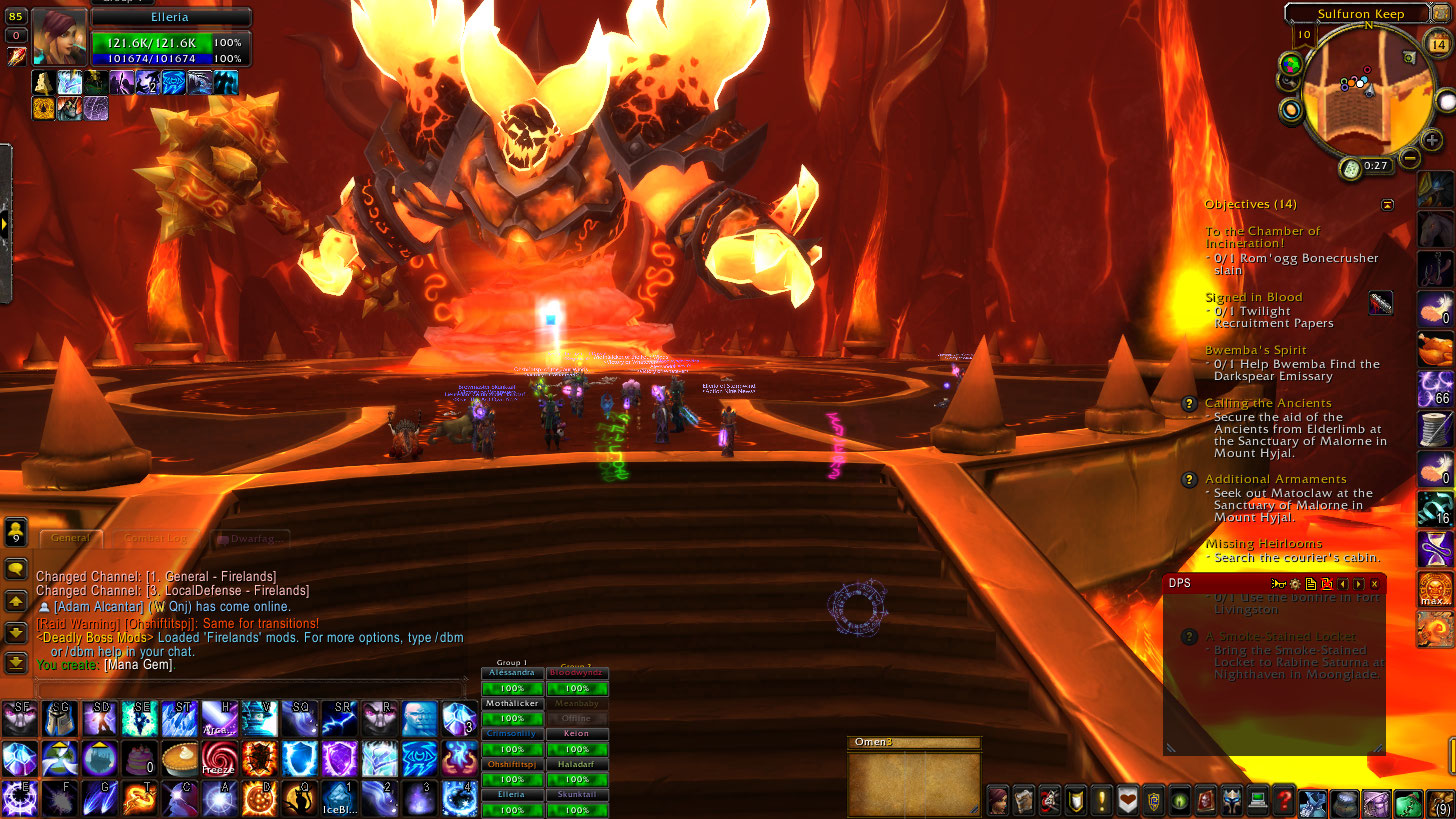Collapse the Objectives tracker
Image resolution: width=1456 pixels, height=819 pixels.
tap(1387, 205)
